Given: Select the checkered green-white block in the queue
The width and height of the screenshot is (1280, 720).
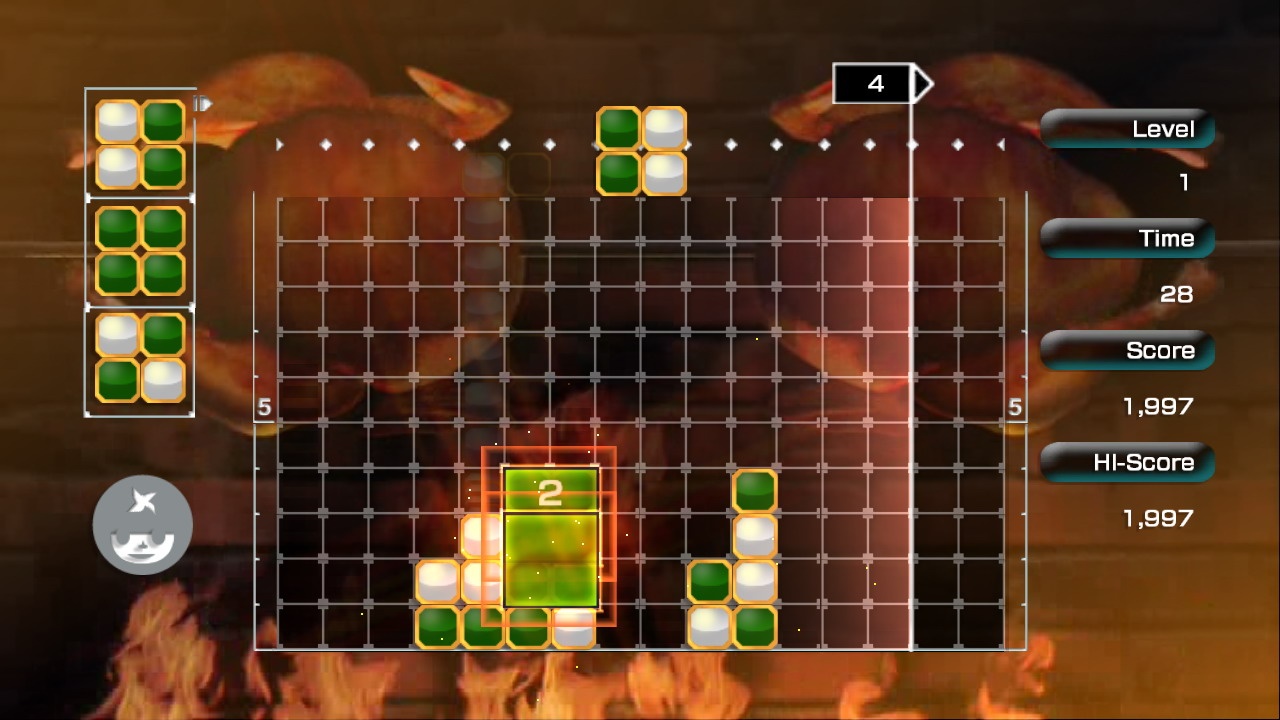Looking at the screenshot, I should 140,358.
